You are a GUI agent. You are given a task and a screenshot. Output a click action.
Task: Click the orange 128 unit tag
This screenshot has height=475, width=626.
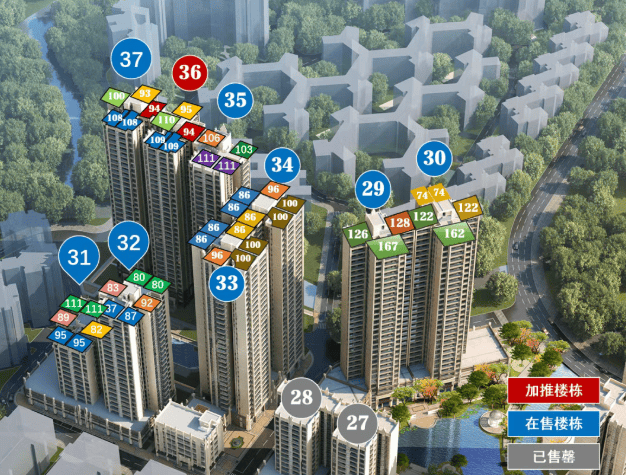[399, 222]
